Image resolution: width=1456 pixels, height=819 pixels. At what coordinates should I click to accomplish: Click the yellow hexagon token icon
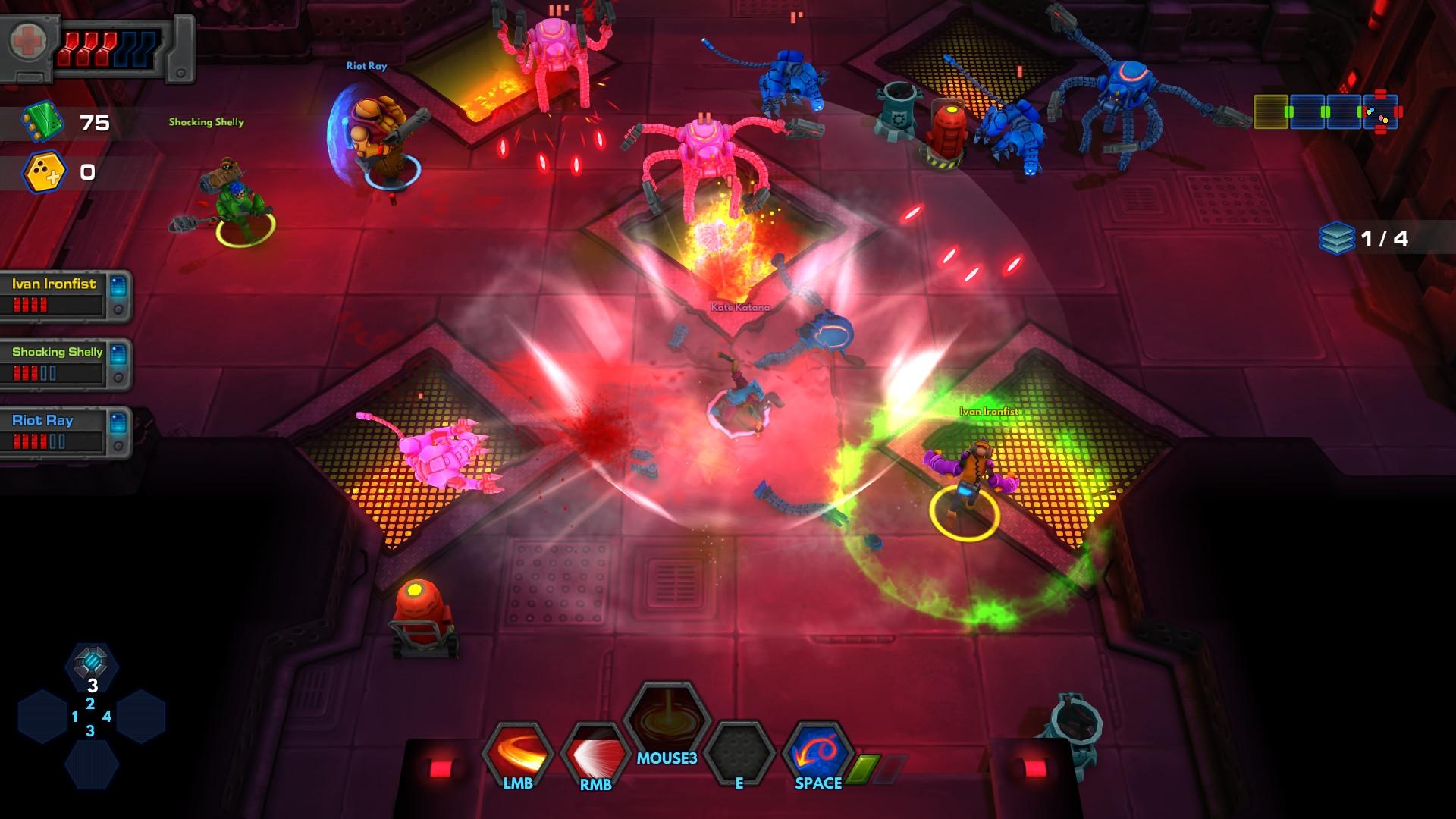44,173
